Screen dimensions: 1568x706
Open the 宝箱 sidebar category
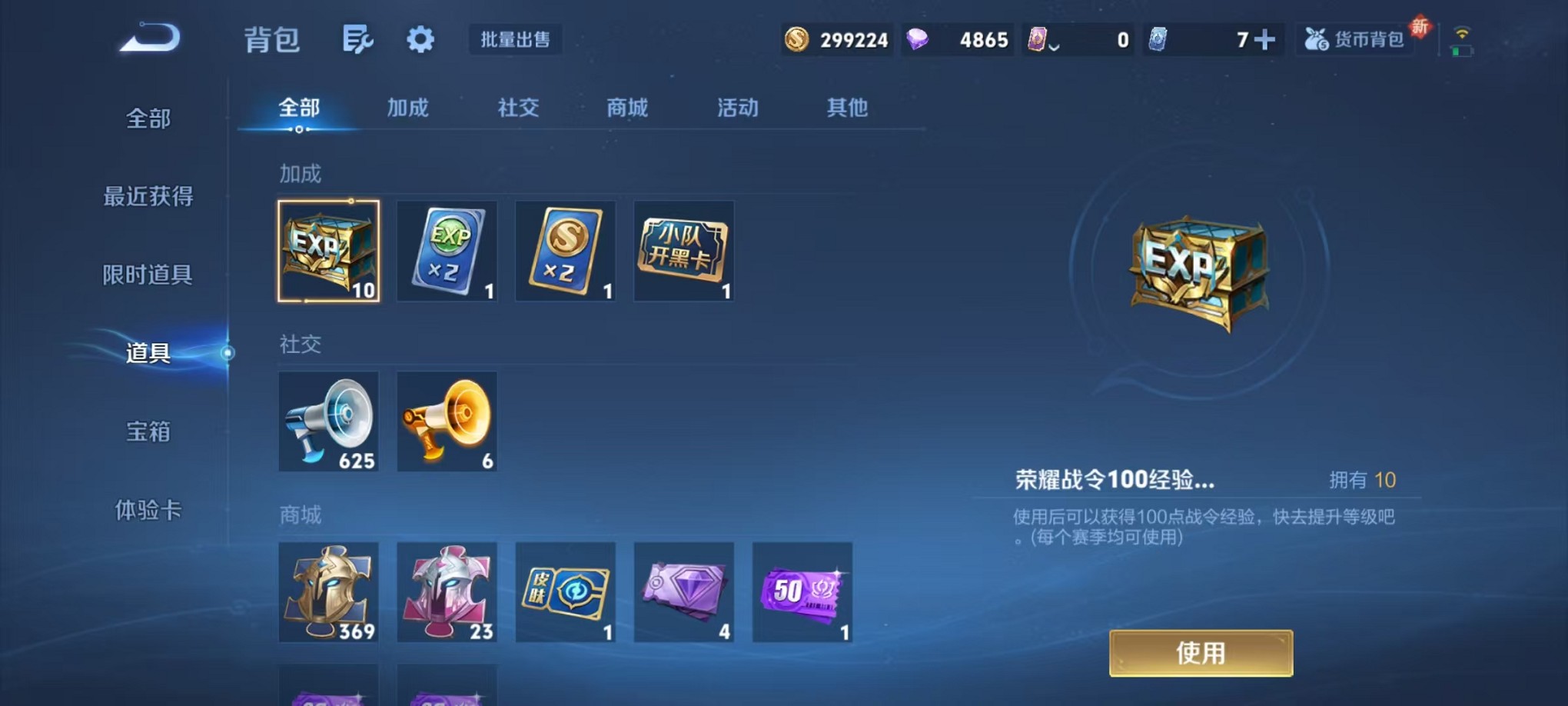point(146,433)
